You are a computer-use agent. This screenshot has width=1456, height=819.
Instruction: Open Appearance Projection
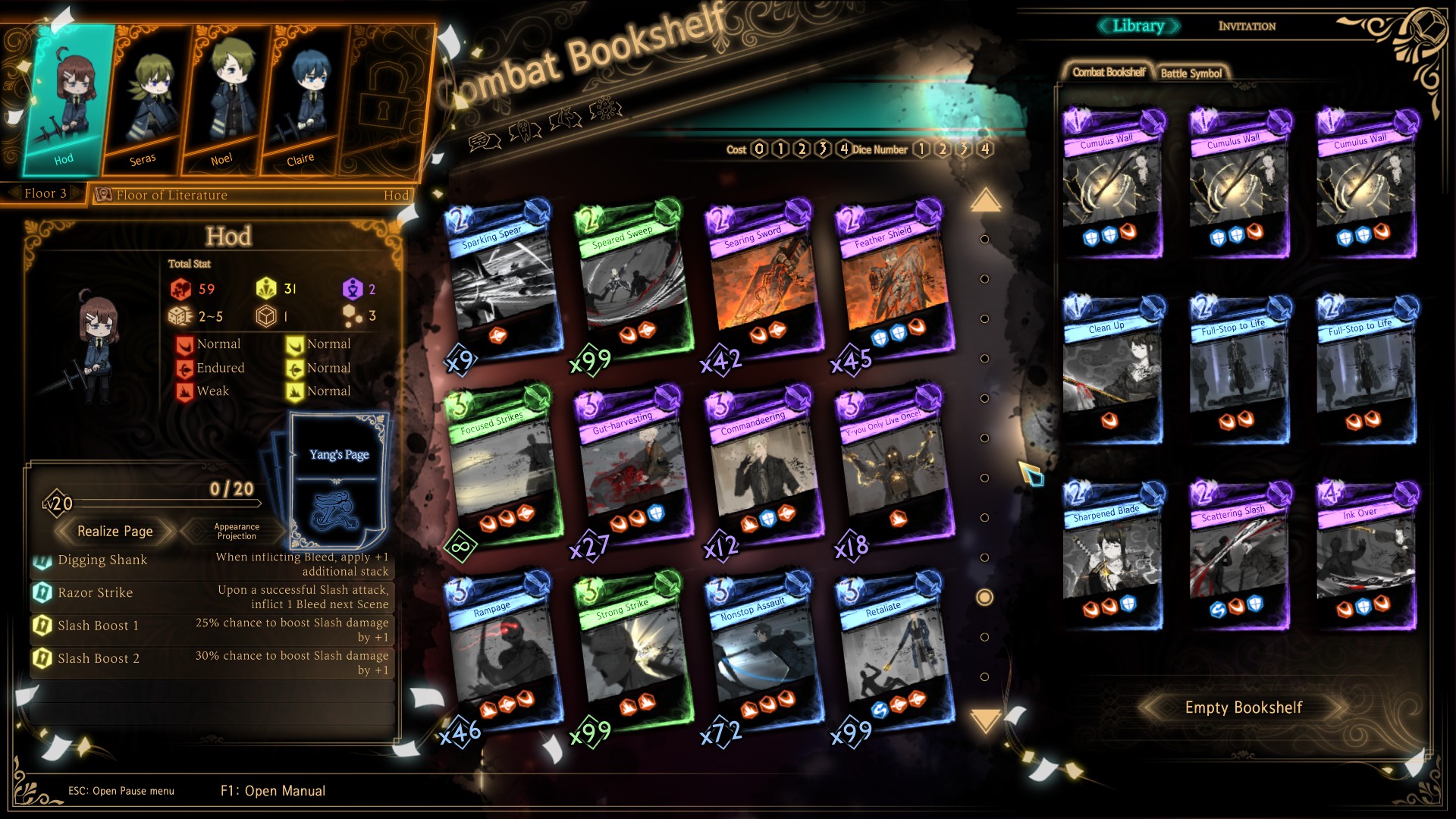point(237,532)
